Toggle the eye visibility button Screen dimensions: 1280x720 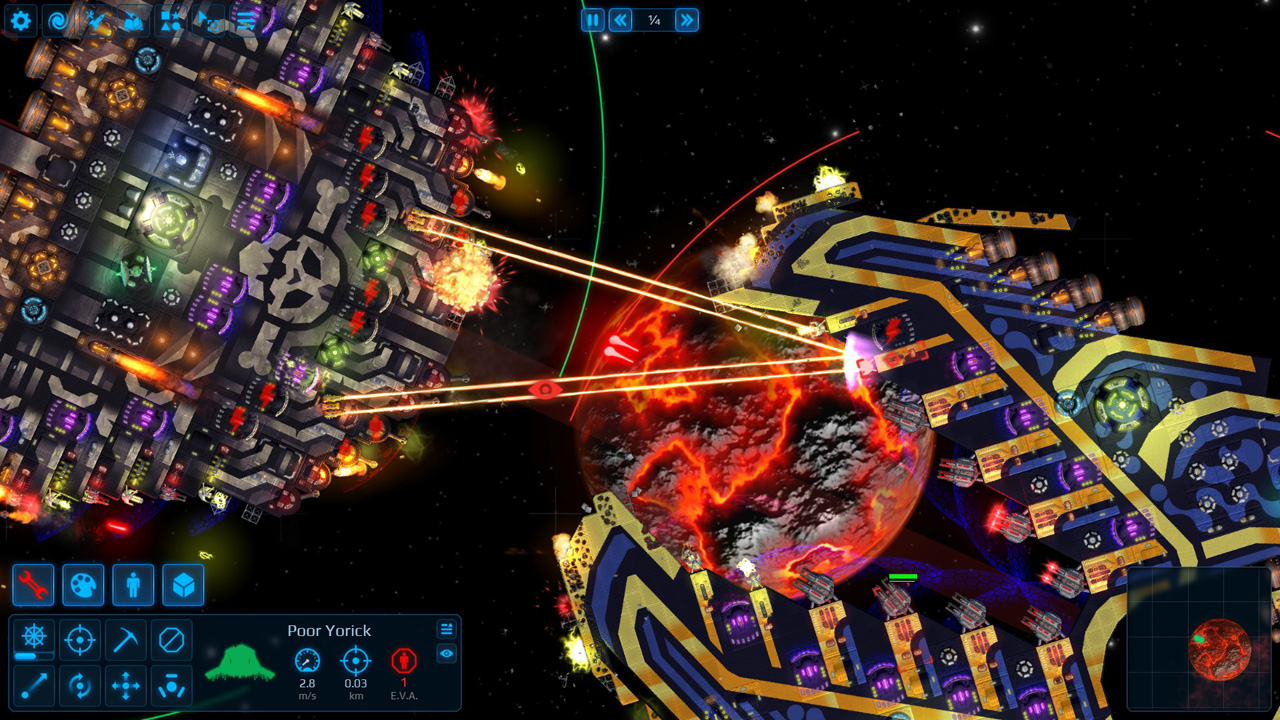tap(447, 653)
